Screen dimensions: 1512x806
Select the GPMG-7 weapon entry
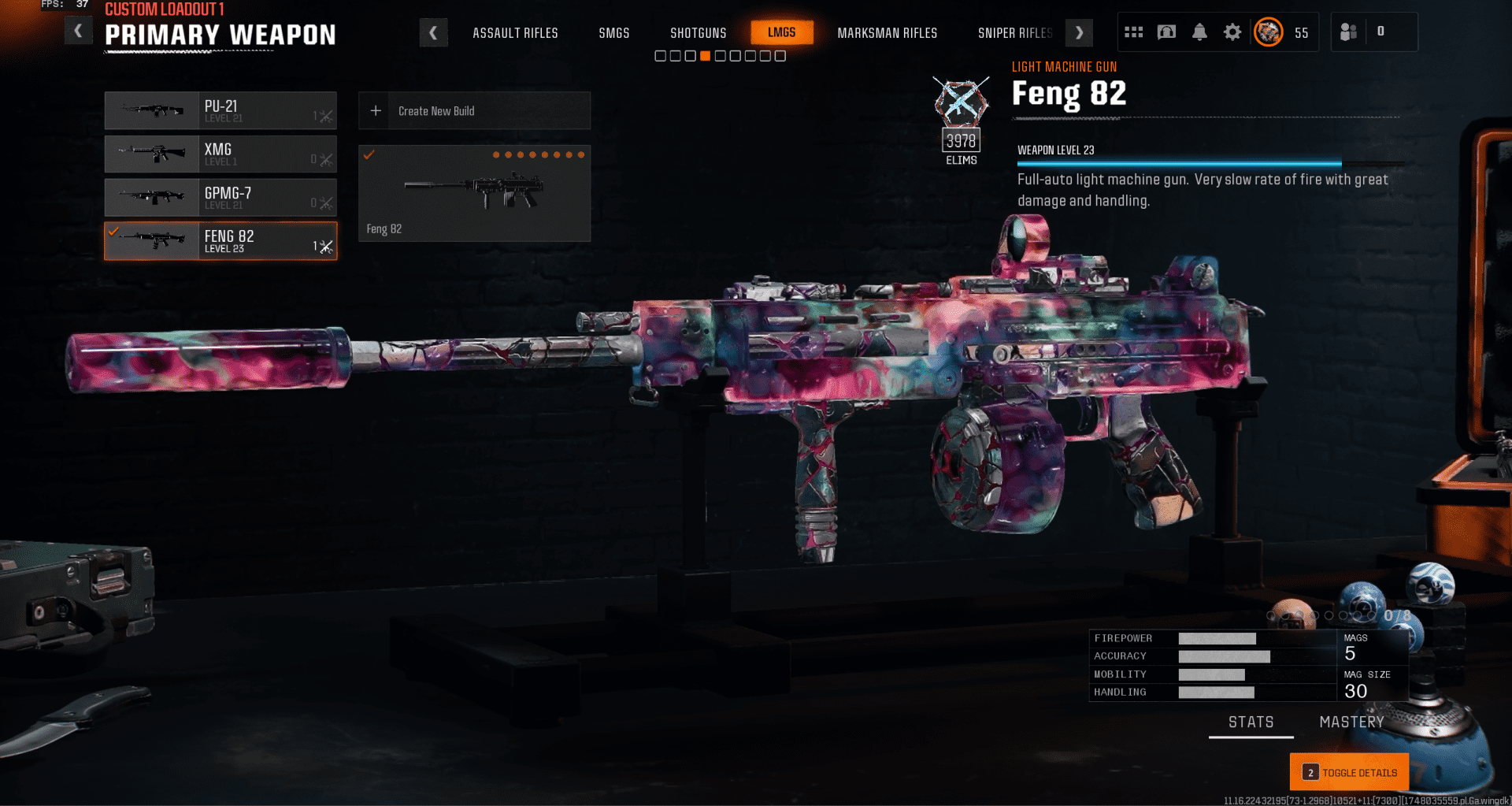pyautogui.click(x=220, y=197)
